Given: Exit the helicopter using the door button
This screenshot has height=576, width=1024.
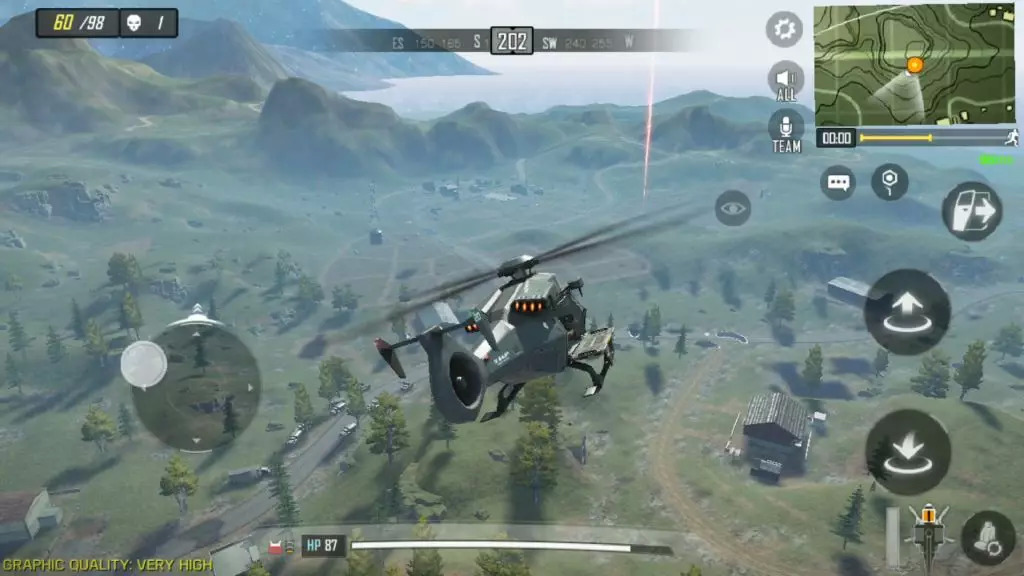Looking at the screenshot, I should pyautogui.click(x=972, y=211).
